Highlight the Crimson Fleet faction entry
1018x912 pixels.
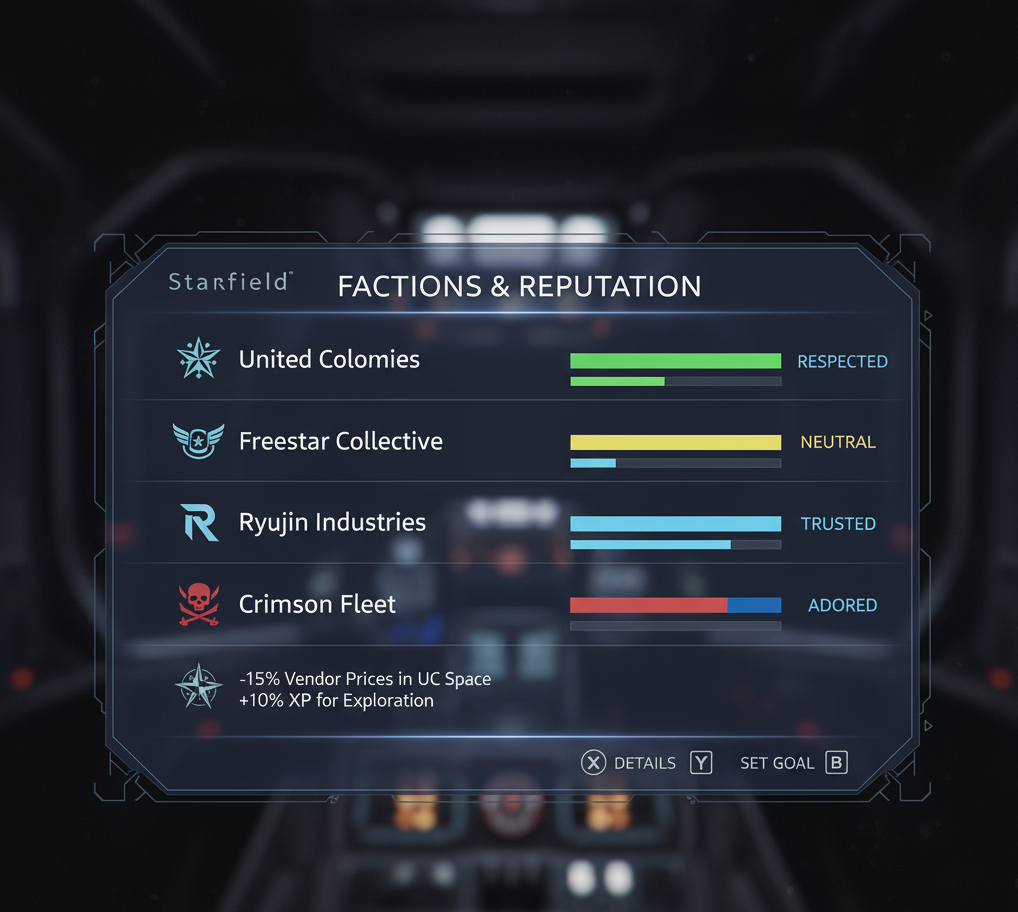click(317, 604)
